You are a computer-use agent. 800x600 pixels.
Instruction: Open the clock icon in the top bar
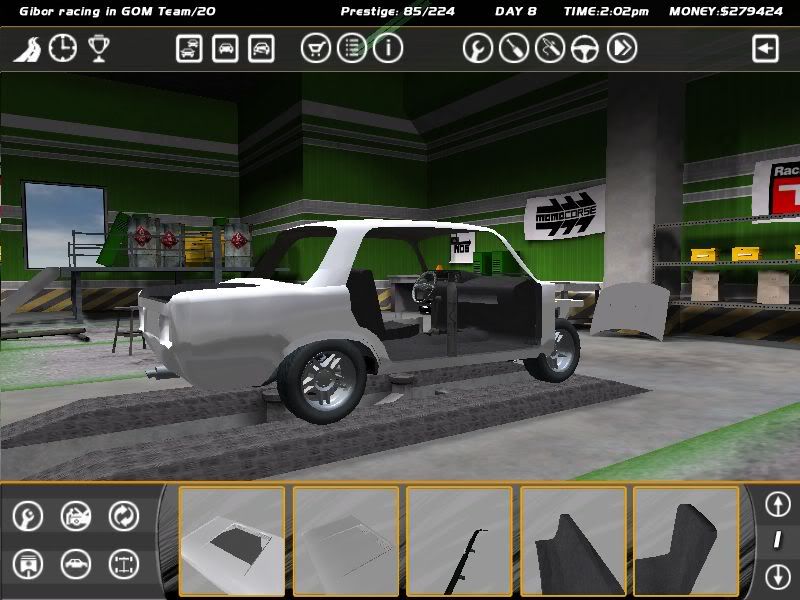click(62, 48)
